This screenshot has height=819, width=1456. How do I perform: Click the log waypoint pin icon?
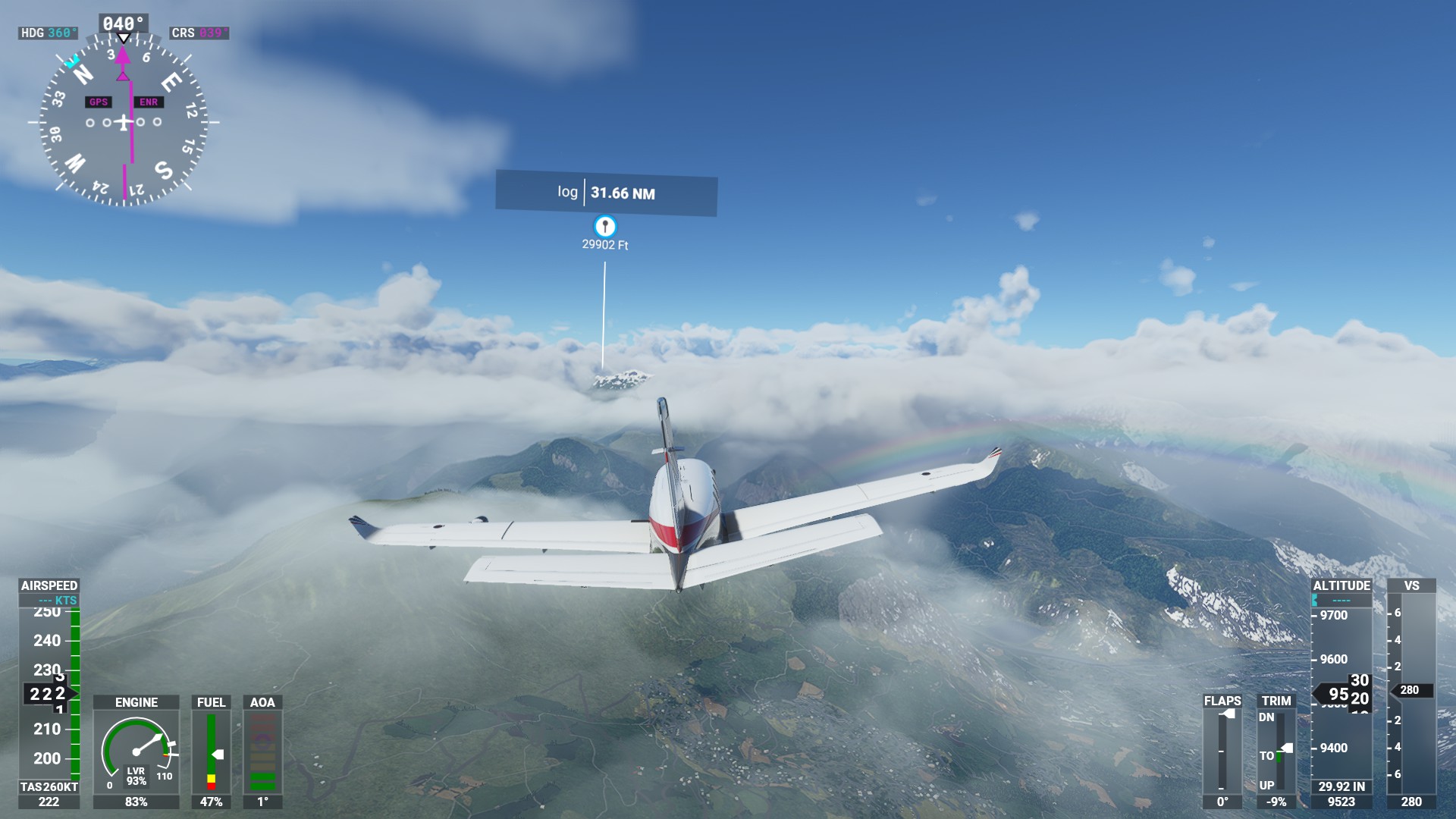point(604,226)
